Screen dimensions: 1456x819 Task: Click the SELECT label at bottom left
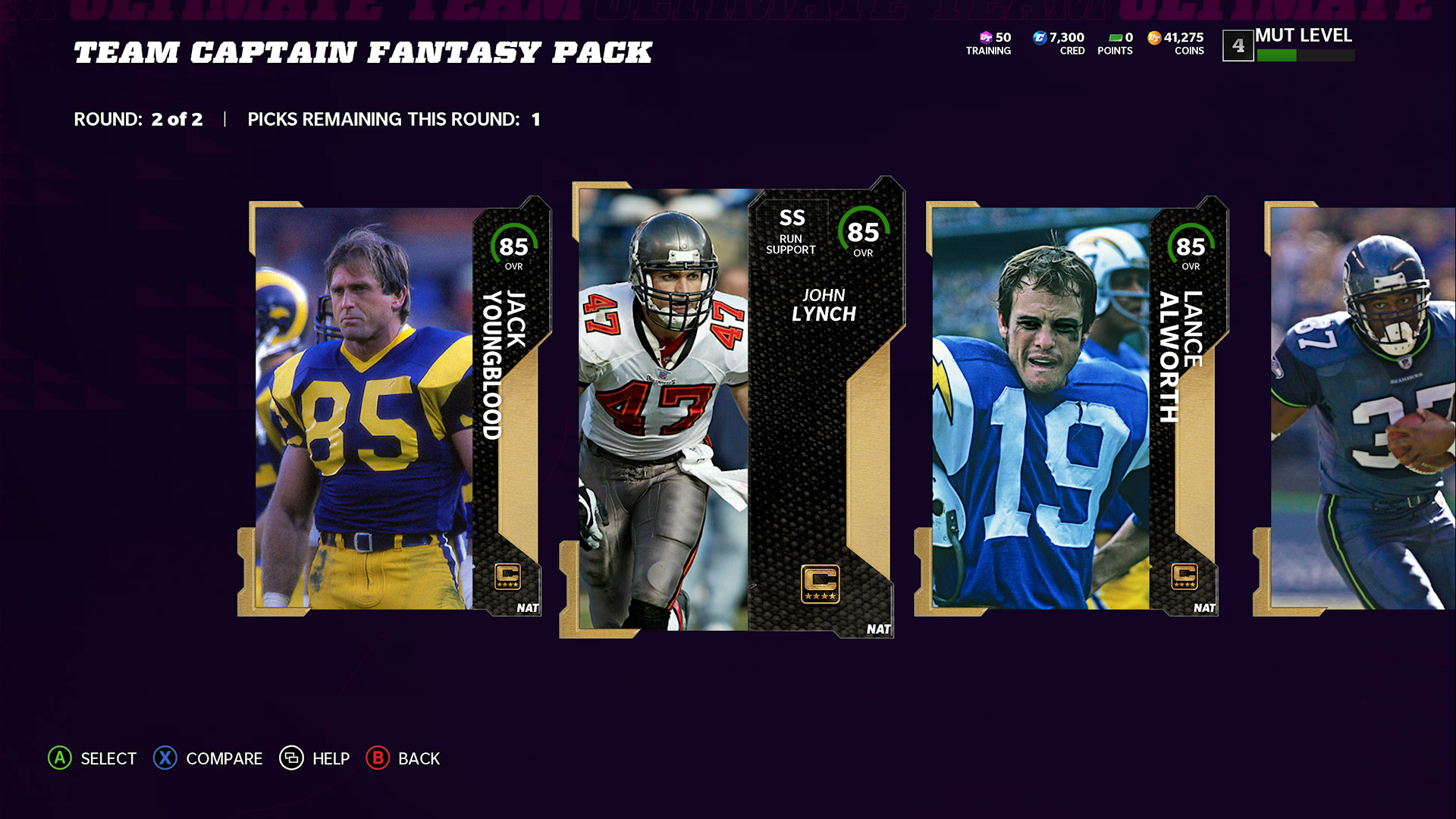(108, 758)
